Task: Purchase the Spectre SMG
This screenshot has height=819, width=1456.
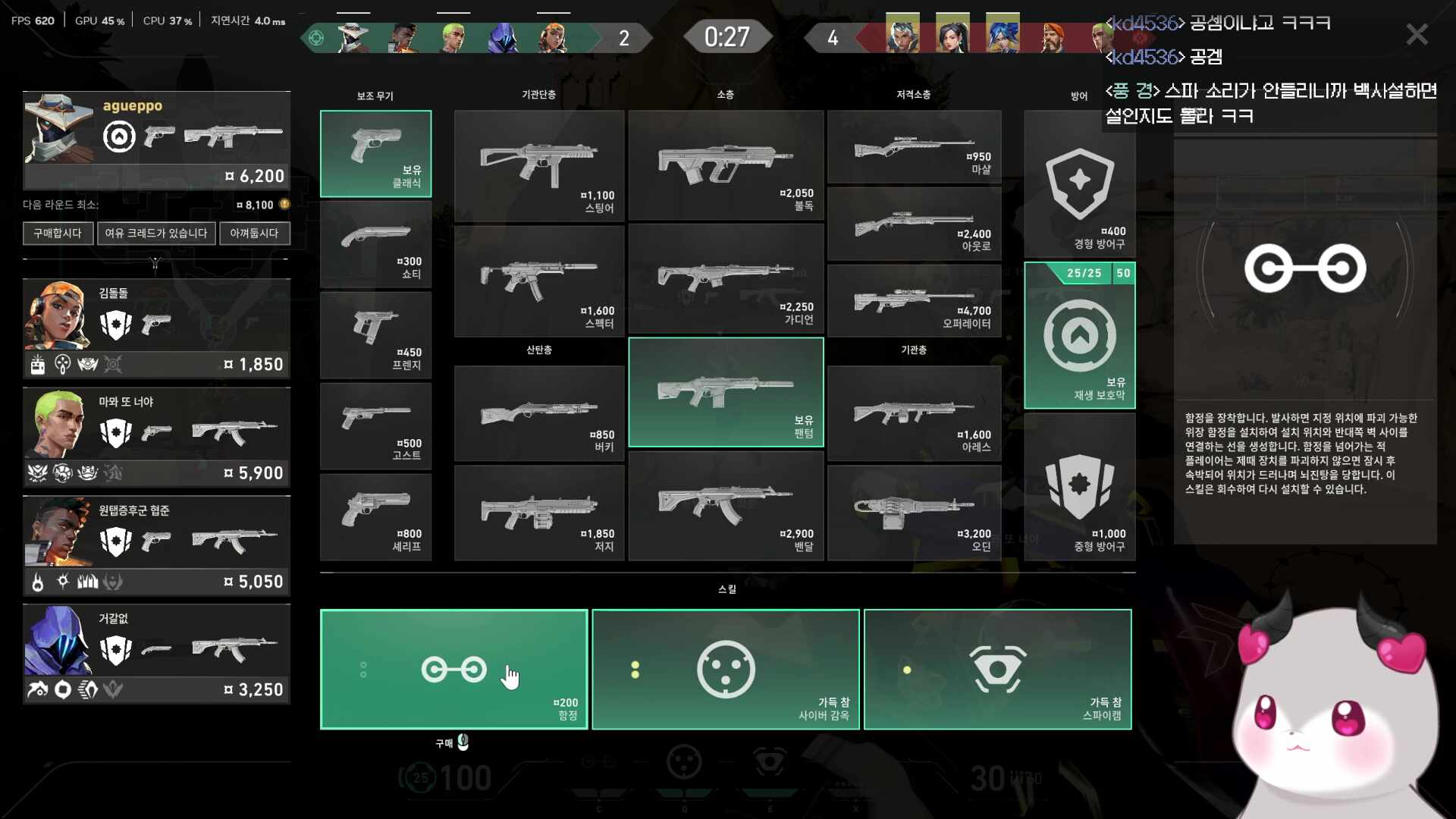Action: pyautogui.click(x=538, y=281)
